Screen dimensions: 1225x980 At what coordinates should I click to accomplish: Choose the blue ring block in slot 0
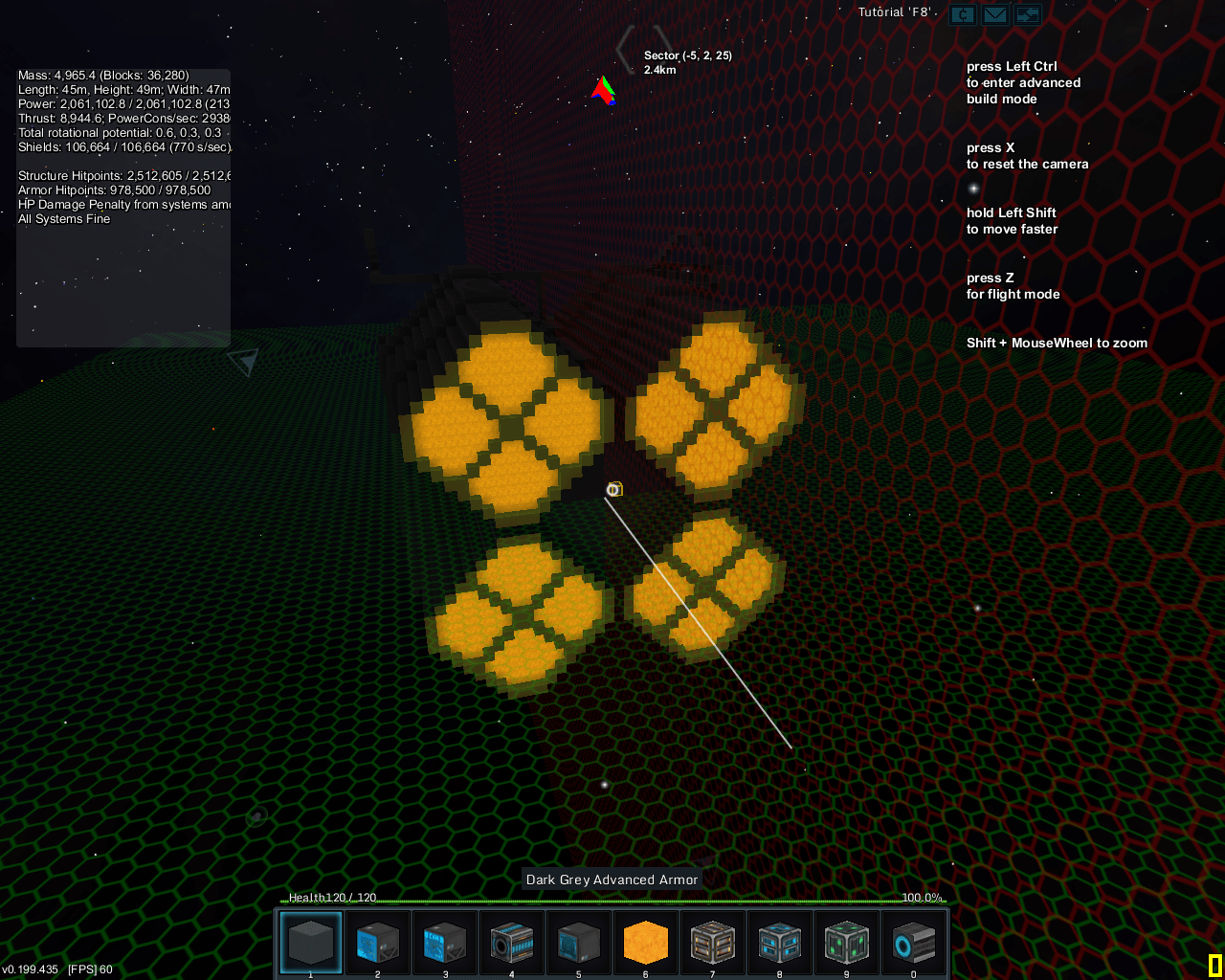913,943
